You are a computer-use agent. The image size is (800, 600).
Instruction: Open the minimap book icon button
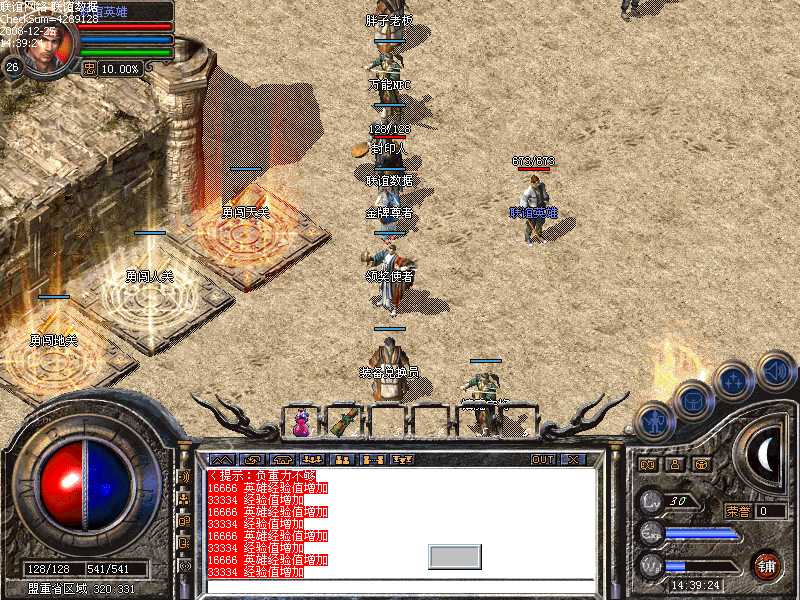647,464
